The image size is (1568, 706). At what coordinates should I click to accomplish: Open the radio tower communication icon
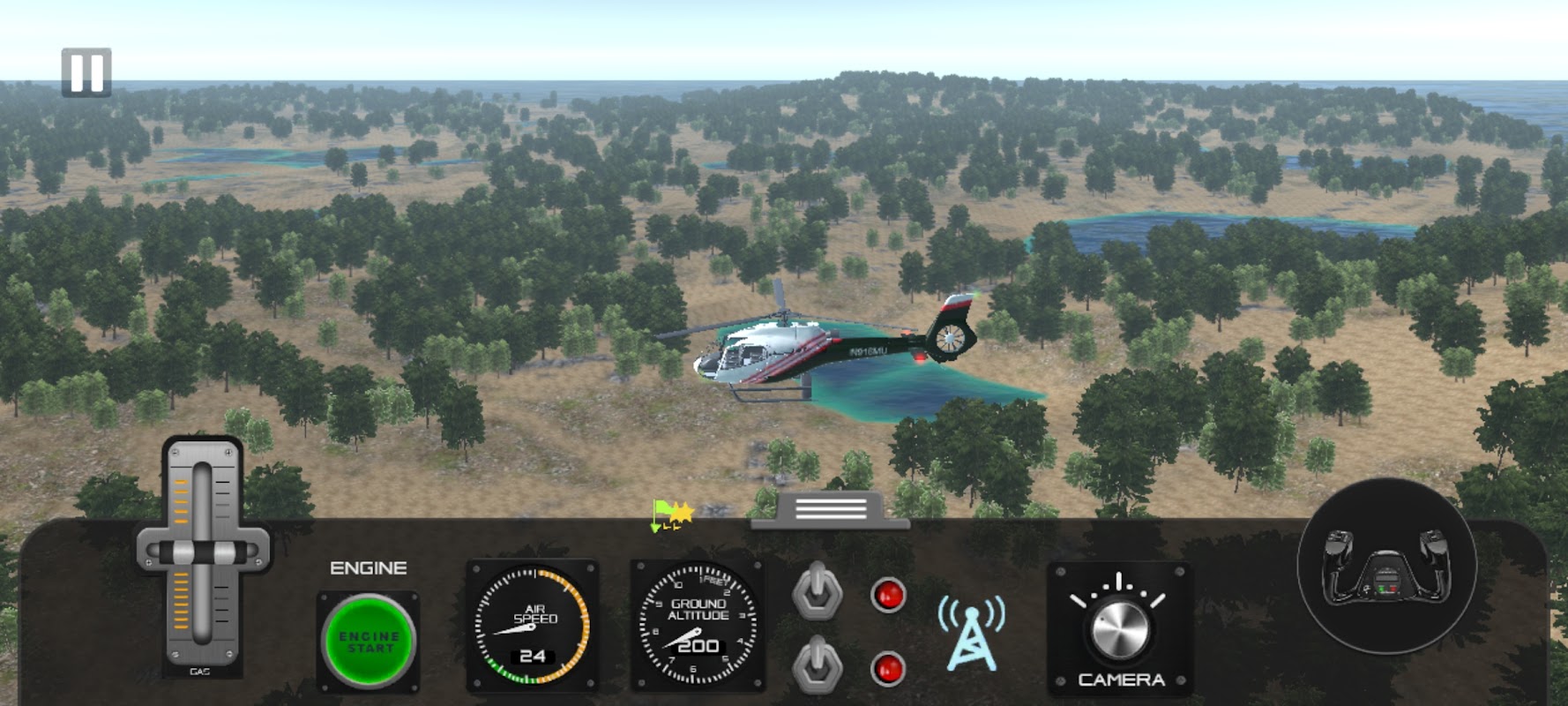pos(971,634)
